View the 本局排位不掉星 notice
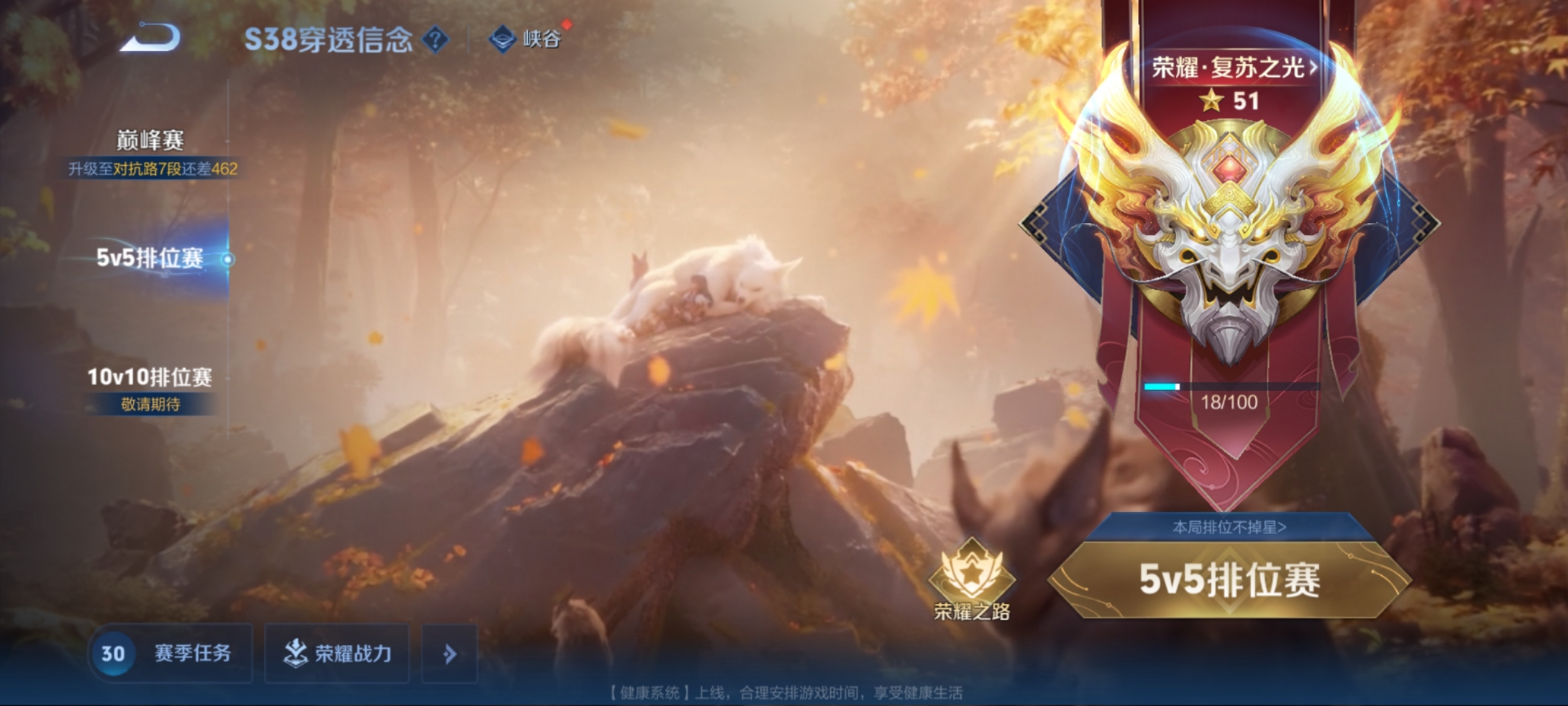The image size is (1568, 706). tap(1229, 527)
